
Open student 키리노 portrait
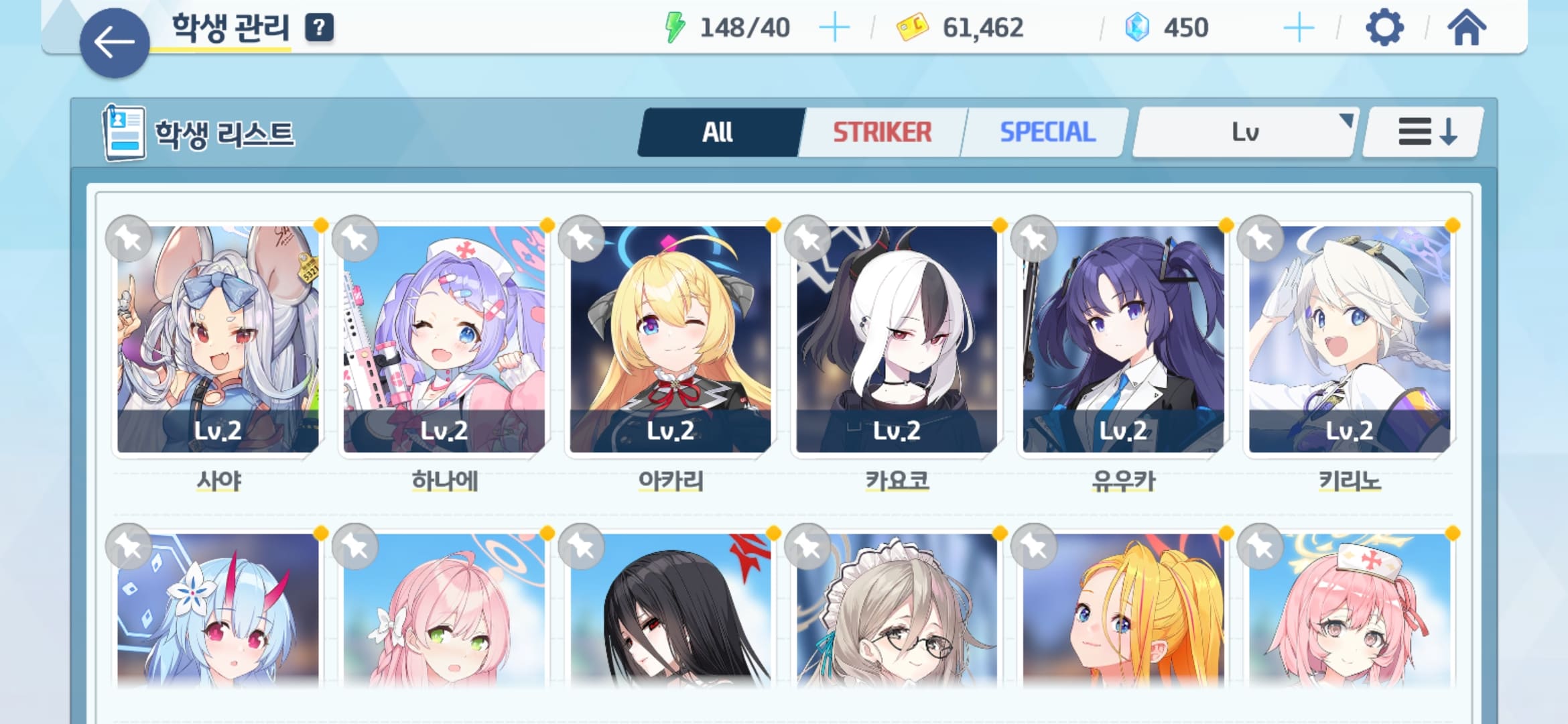point(1350,339)
